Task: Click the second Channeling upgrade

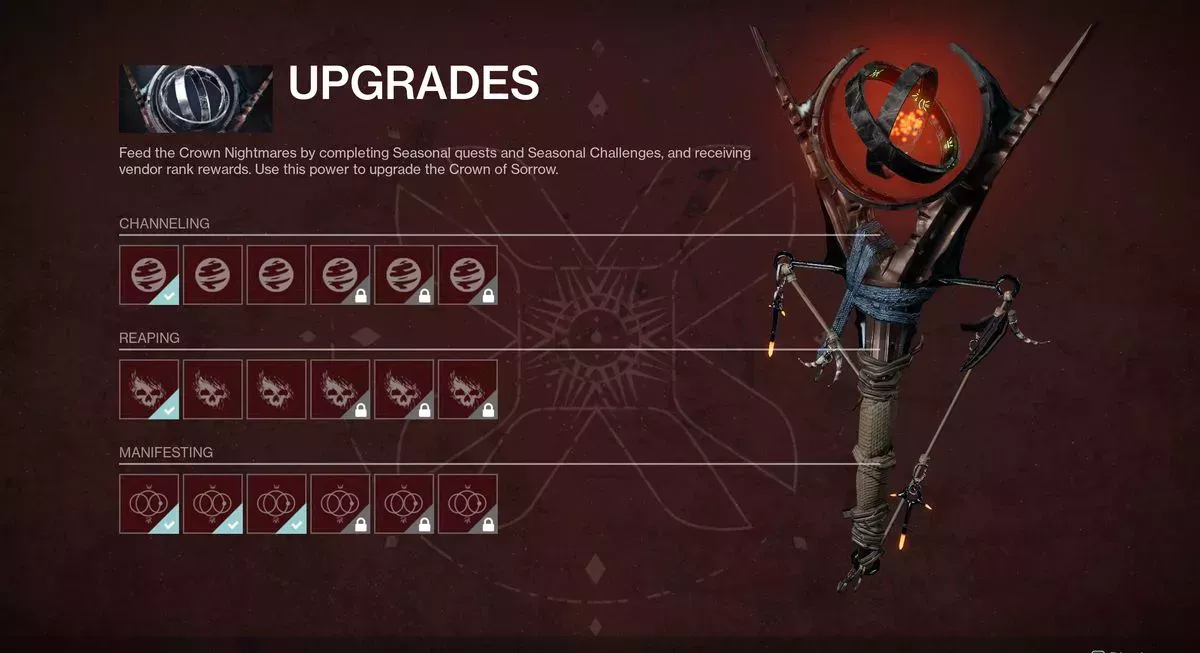Action: tap(213, 274)
